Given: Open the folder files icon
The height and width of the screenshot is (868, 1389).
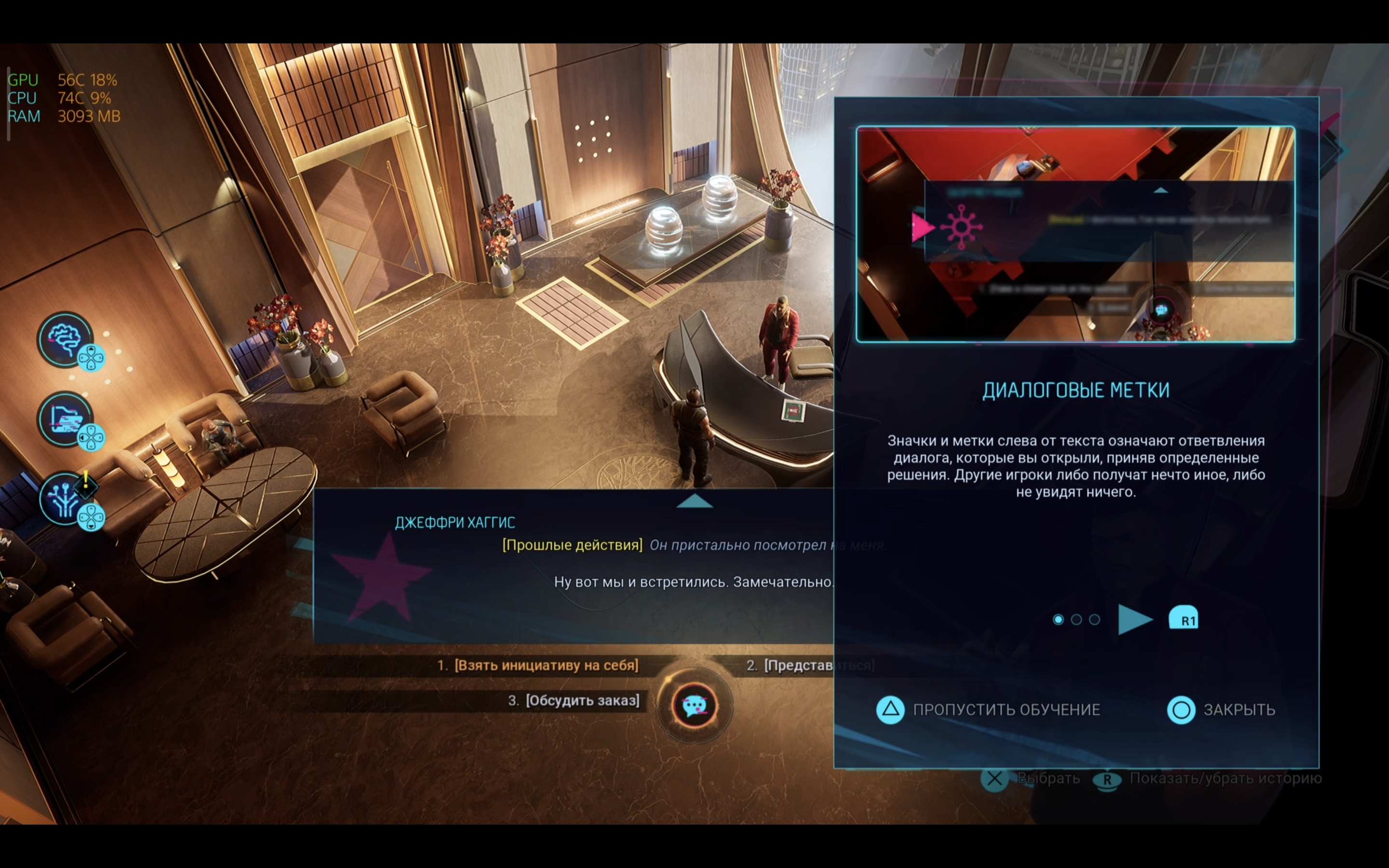Looking at the screenshot, I should 65,419.
